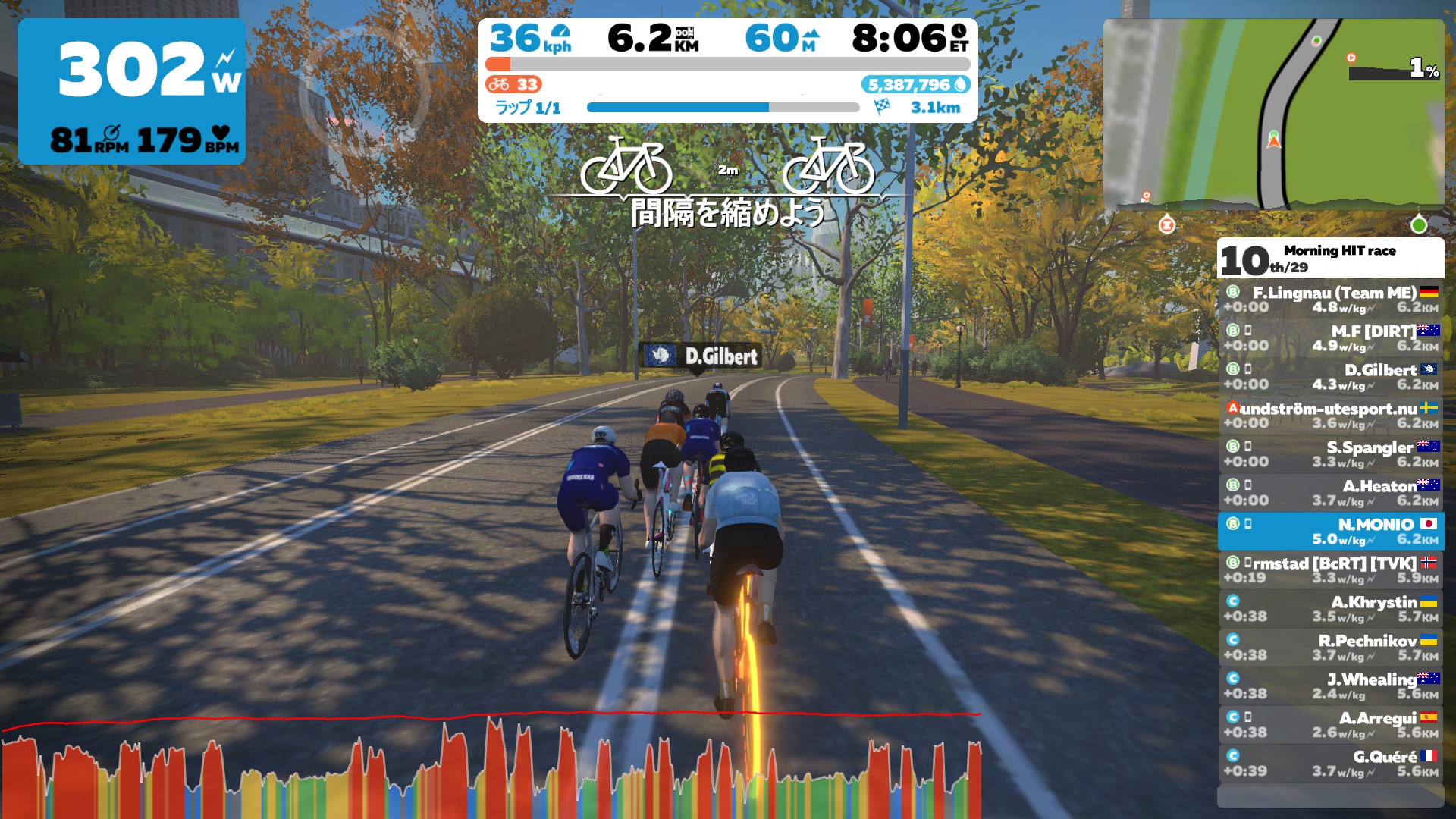Click the clock icon beside the 8:06 elapsed time

pos(960,33)
